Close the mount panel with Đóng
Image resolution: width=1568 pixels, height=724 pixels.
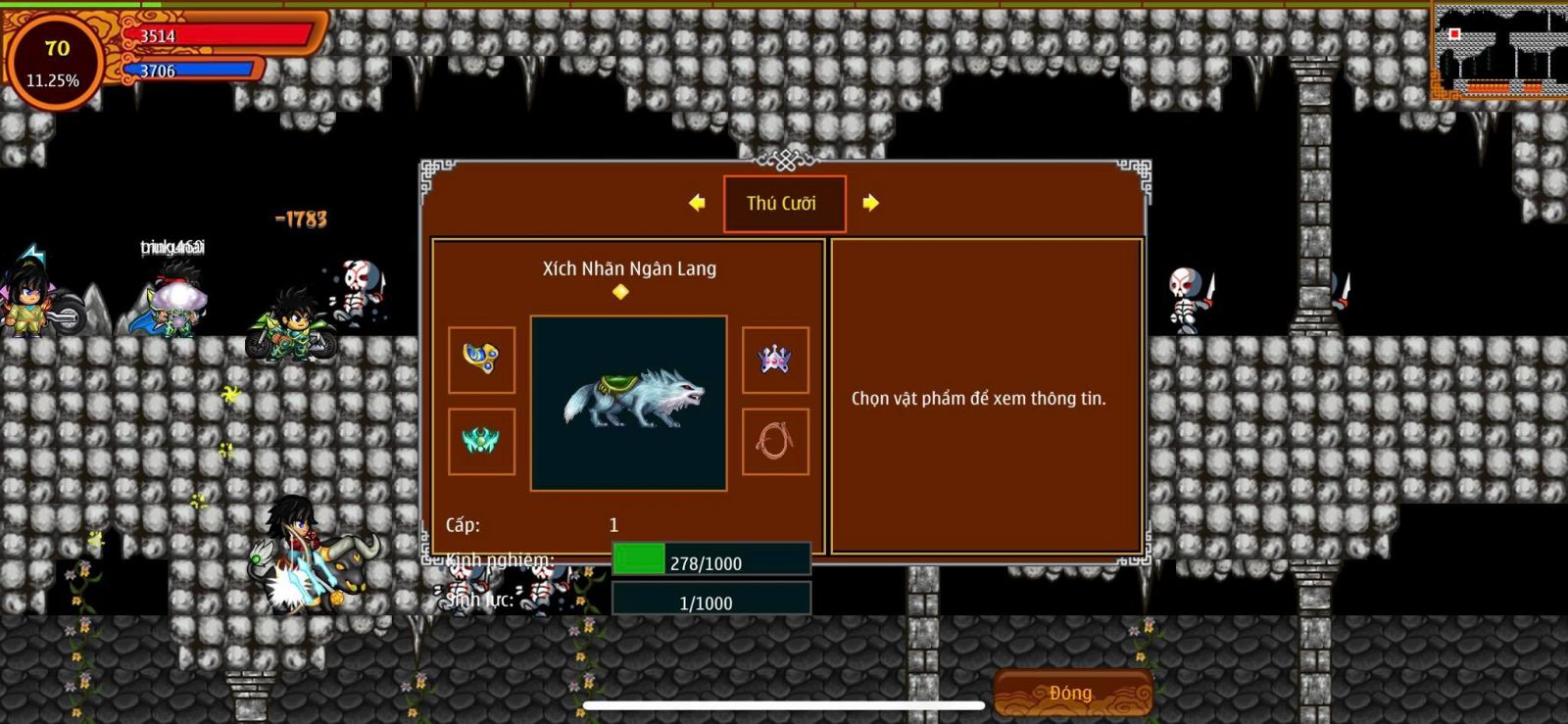(1072, 693)
